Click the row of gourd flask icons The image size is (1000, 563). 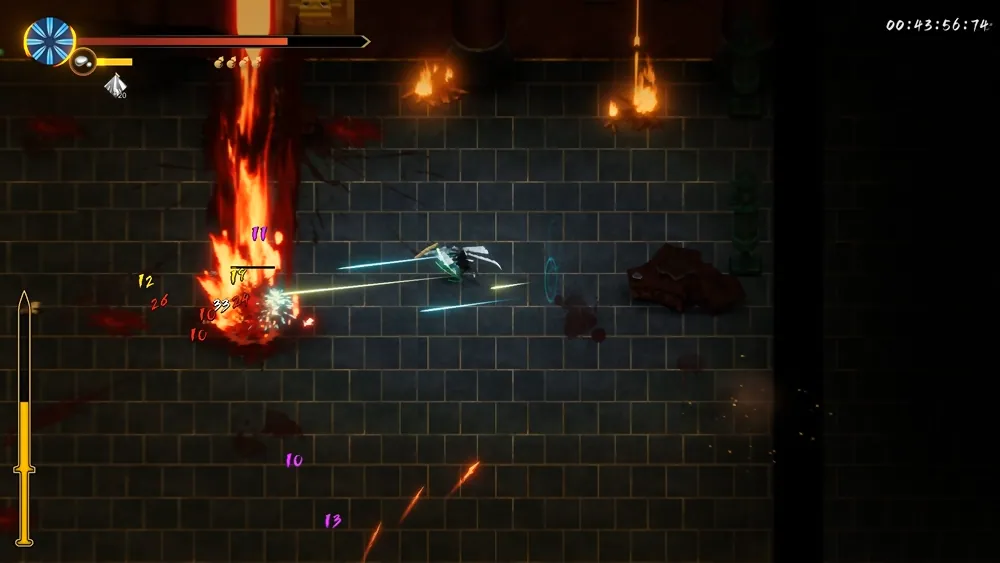point(237,62)
